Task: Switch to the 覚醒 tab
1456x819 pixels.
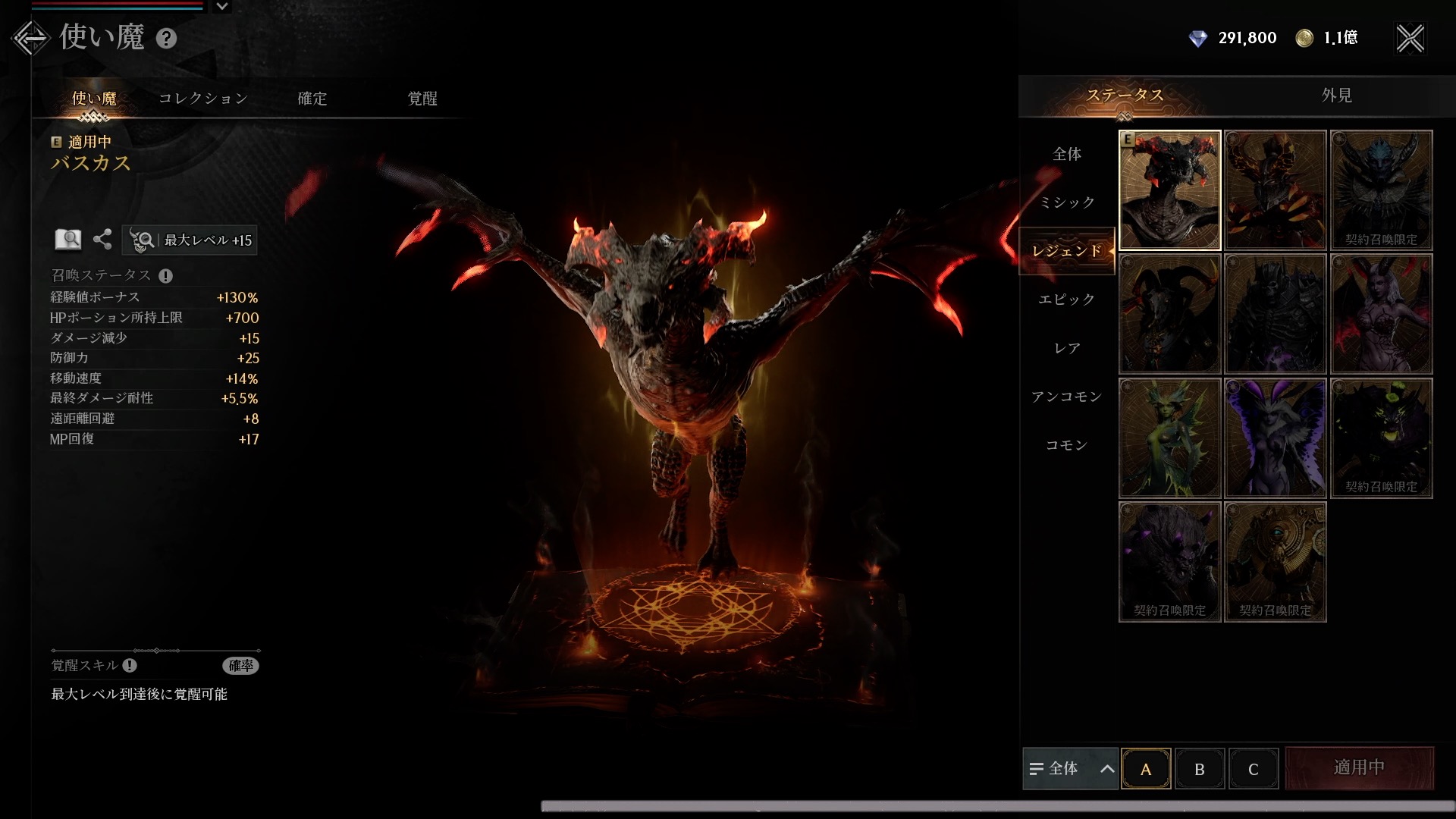Action: pyautogui.click(x=422, y=99)
